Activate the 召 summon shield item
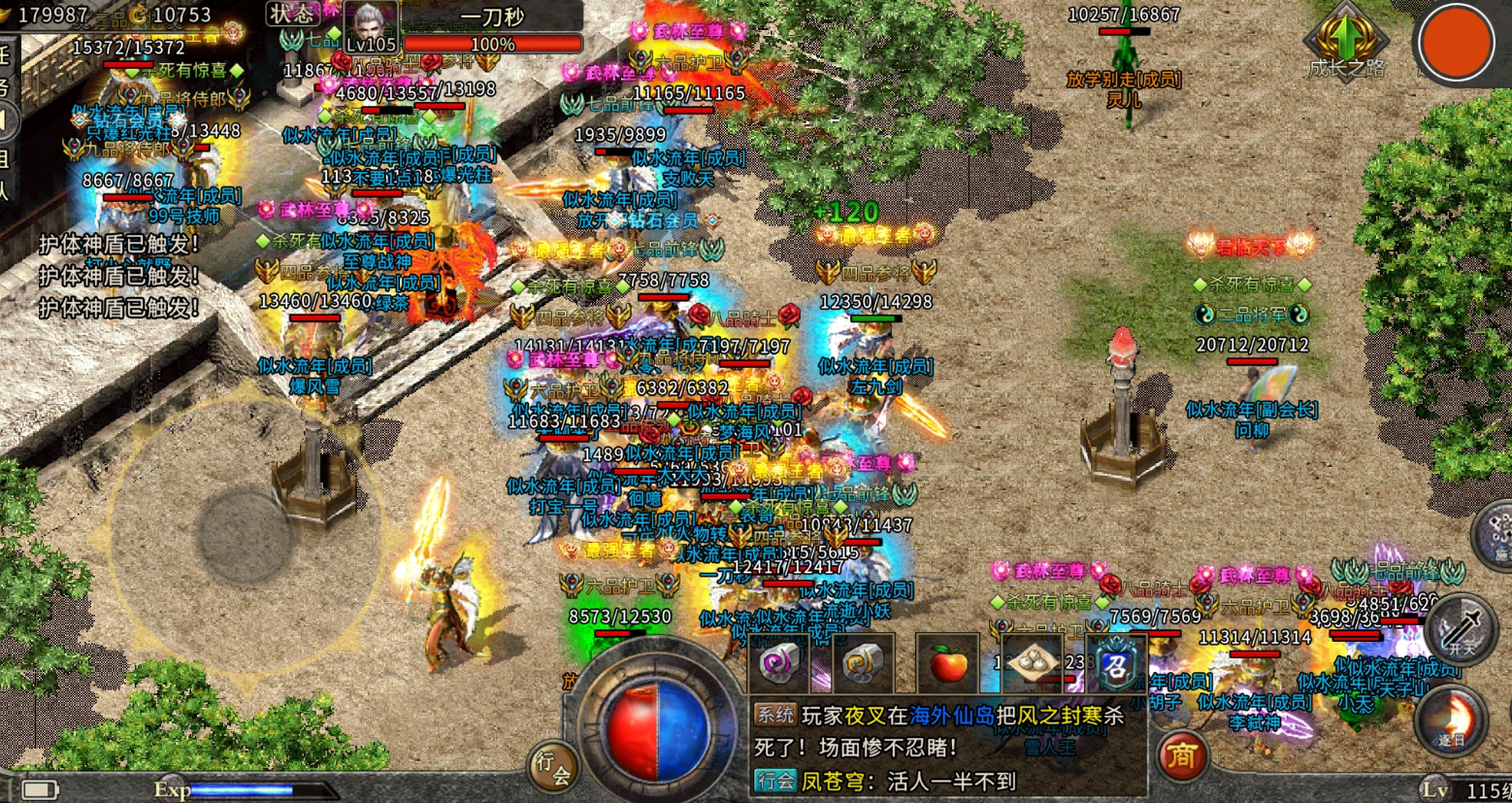Viewport: 1512px width, 803px height. coord(1116,665)
